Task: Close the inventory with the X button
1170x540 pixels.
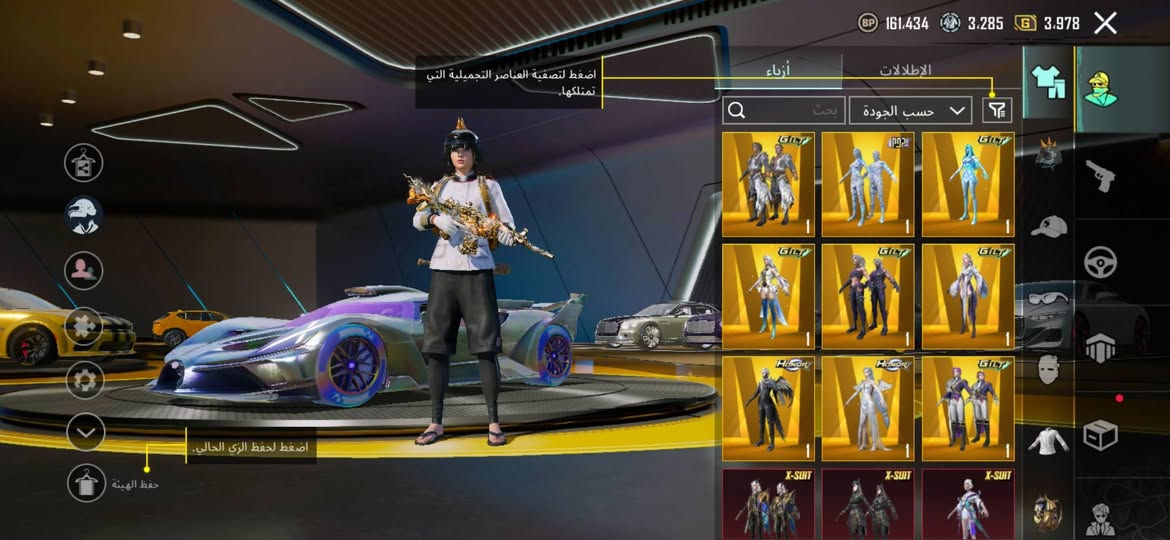Action: click(1105, 23)
